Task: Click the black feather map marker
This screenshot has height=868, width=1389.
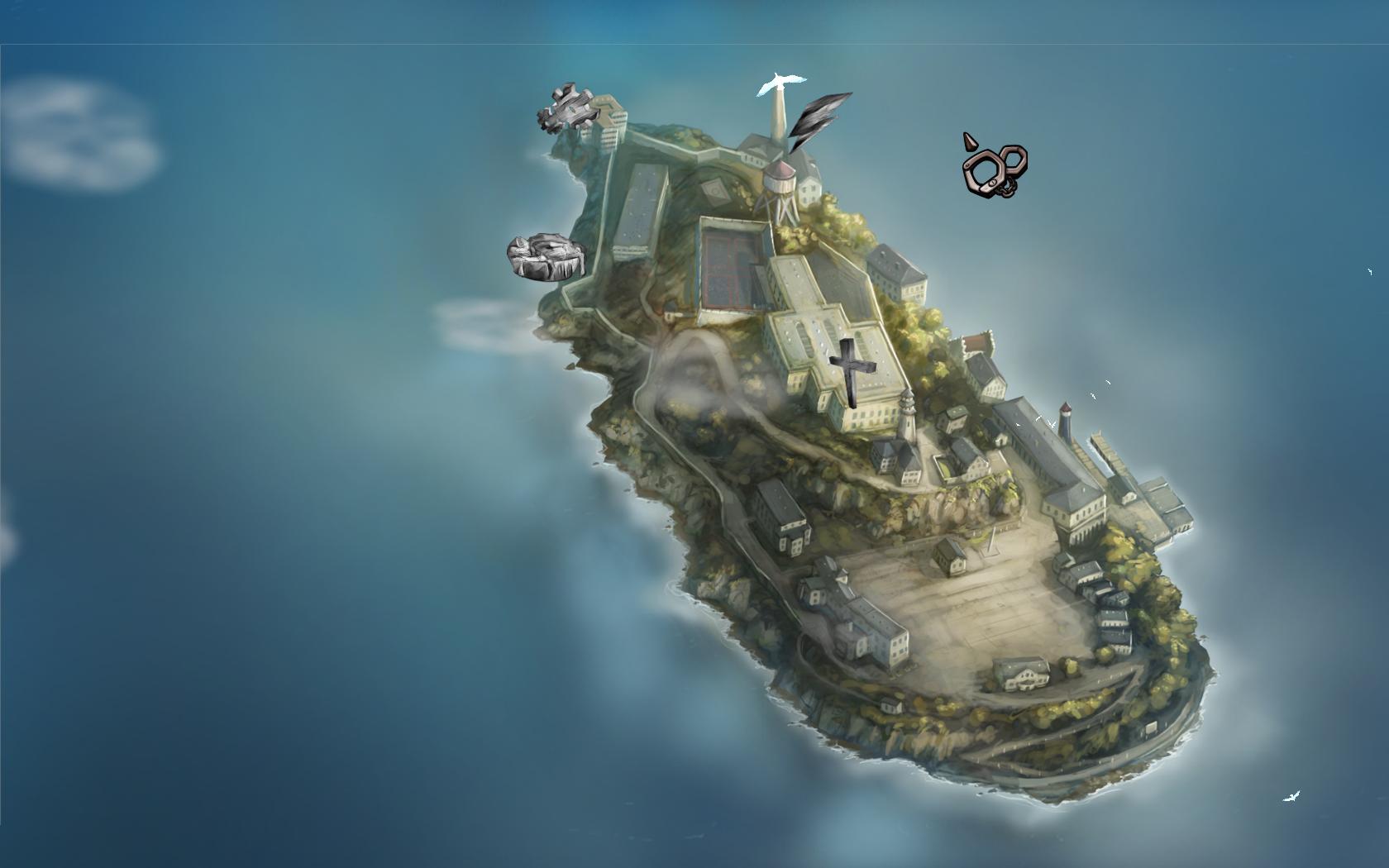Action: click(x=817, y=117)
